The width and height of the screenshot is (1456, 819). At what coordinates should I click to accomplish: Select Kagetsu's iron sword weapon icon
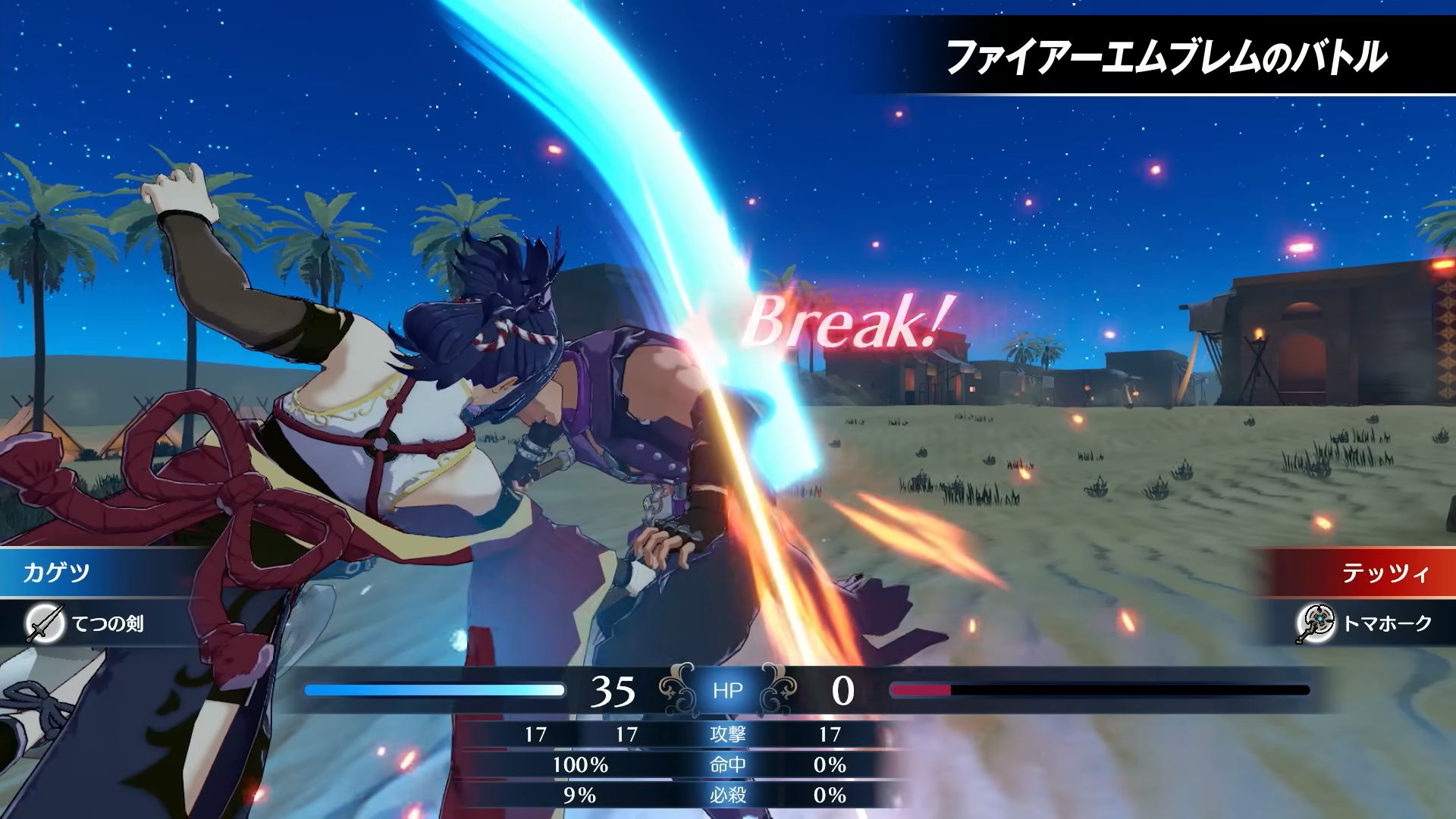coord(44,624)
